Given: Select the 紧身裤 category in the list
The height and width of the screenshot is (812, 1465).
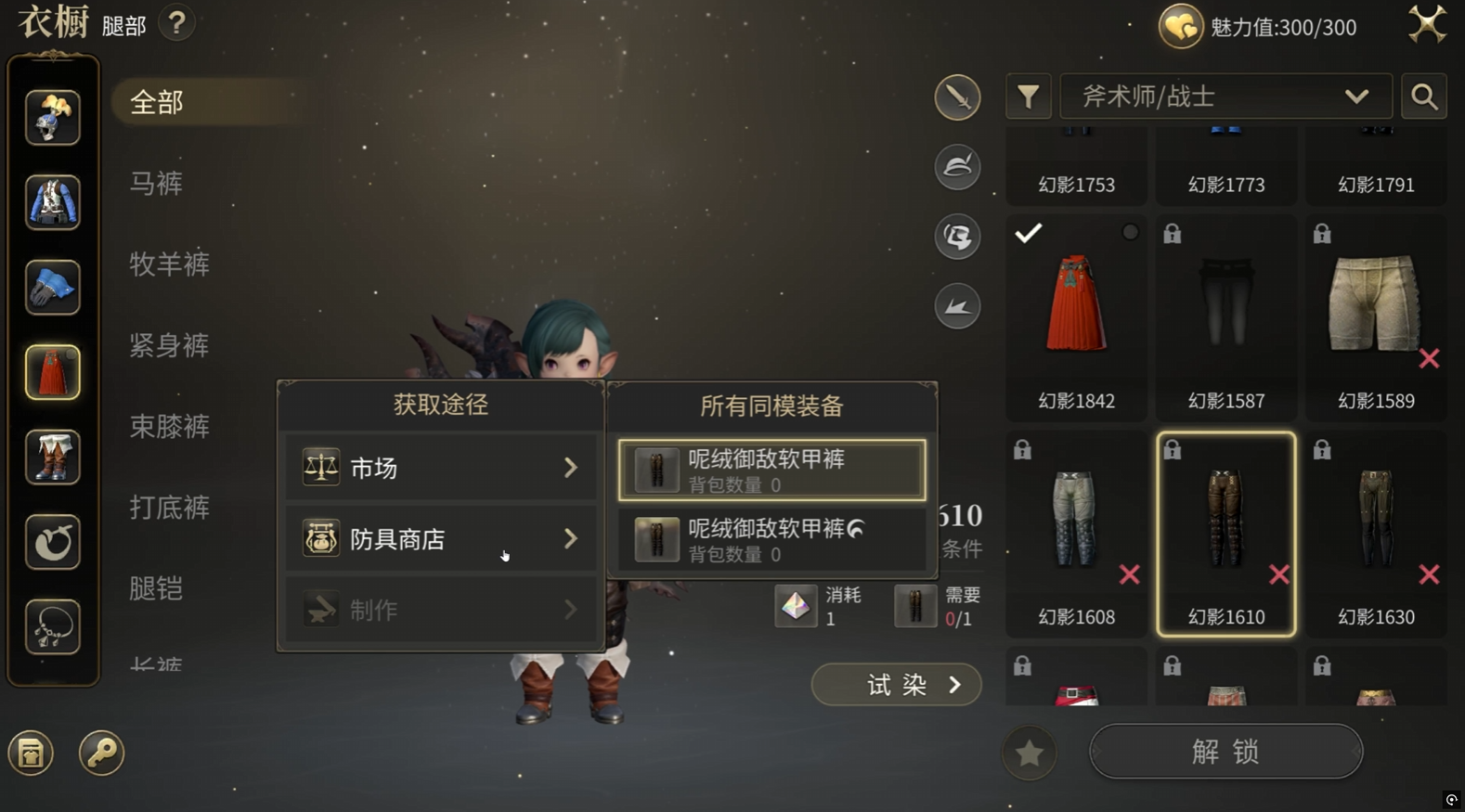Looking at the screenshot, I should pos(168,345).
